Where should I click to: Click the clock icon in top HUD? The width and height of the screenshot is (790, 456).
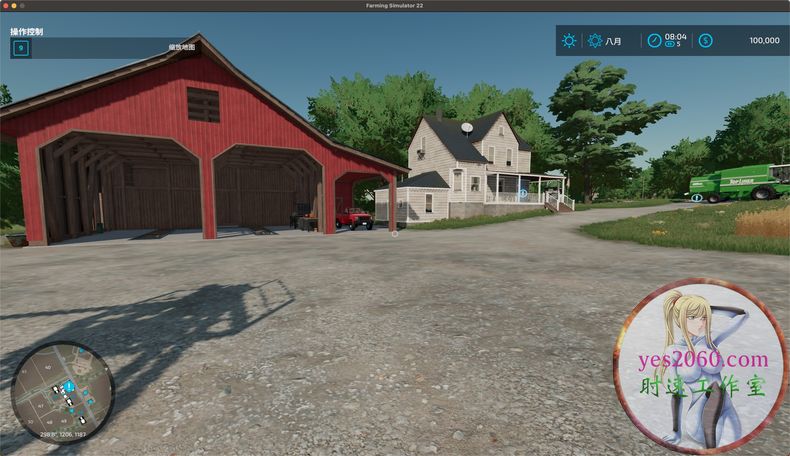pyautogui.click(x=654, y=41)
